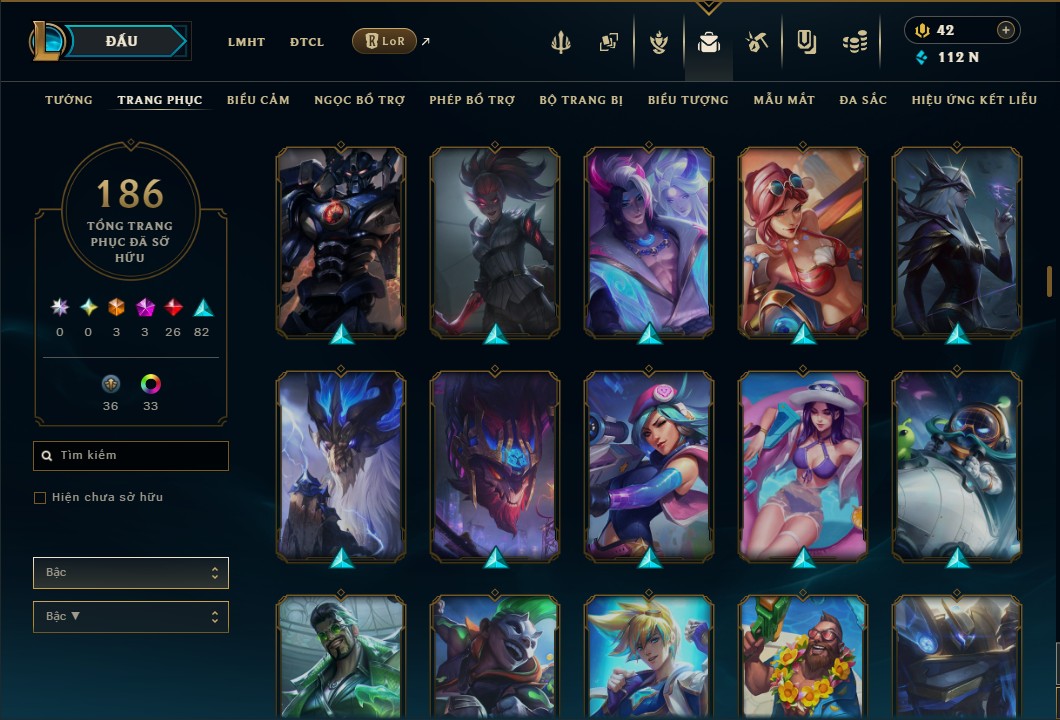Open the first Bậc dropdown
1060x720 pixels.
[x=131, y=573]
